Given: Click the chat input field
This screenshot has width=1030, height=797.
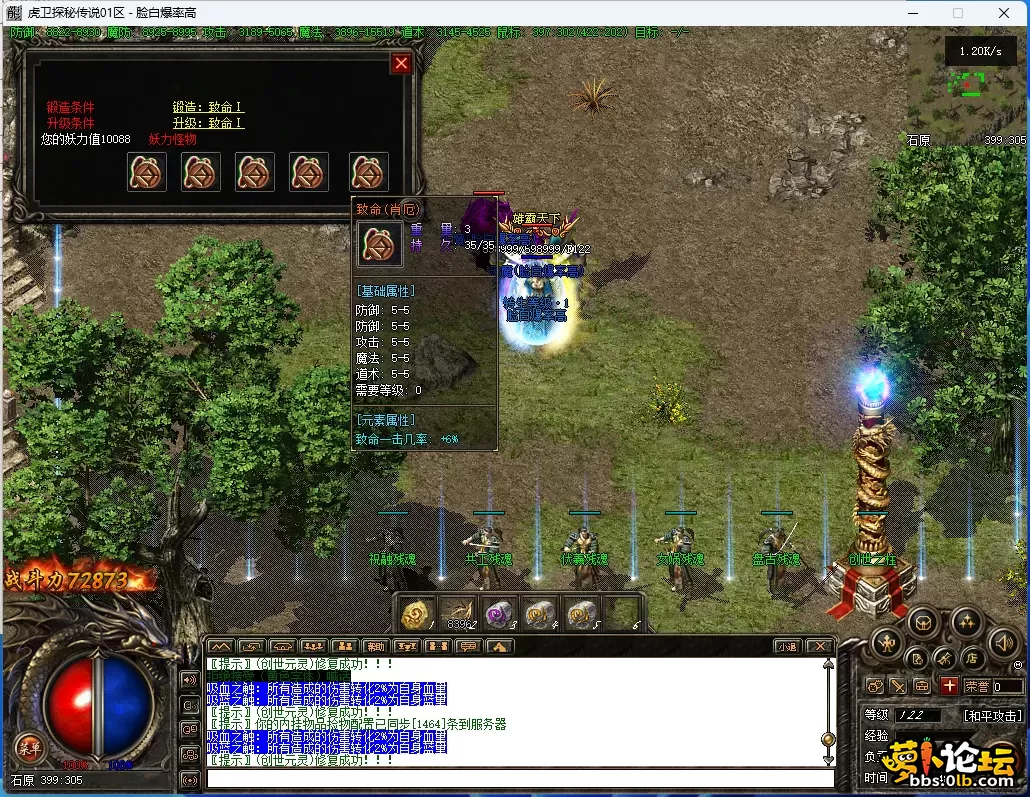Looking at the screenshot, I should 520,778.
